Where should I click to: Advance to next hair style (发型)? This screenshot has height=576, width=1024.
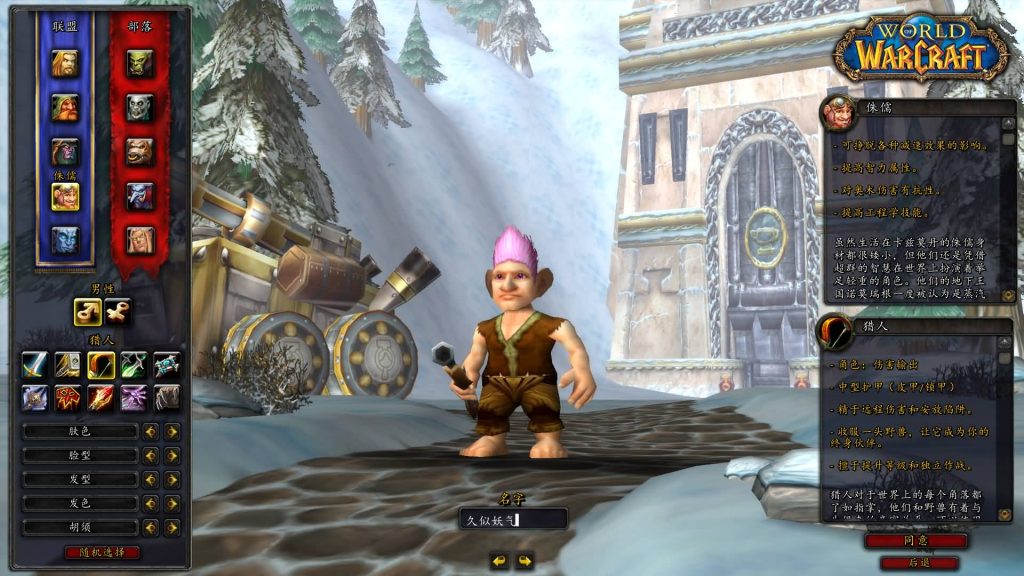172,479
